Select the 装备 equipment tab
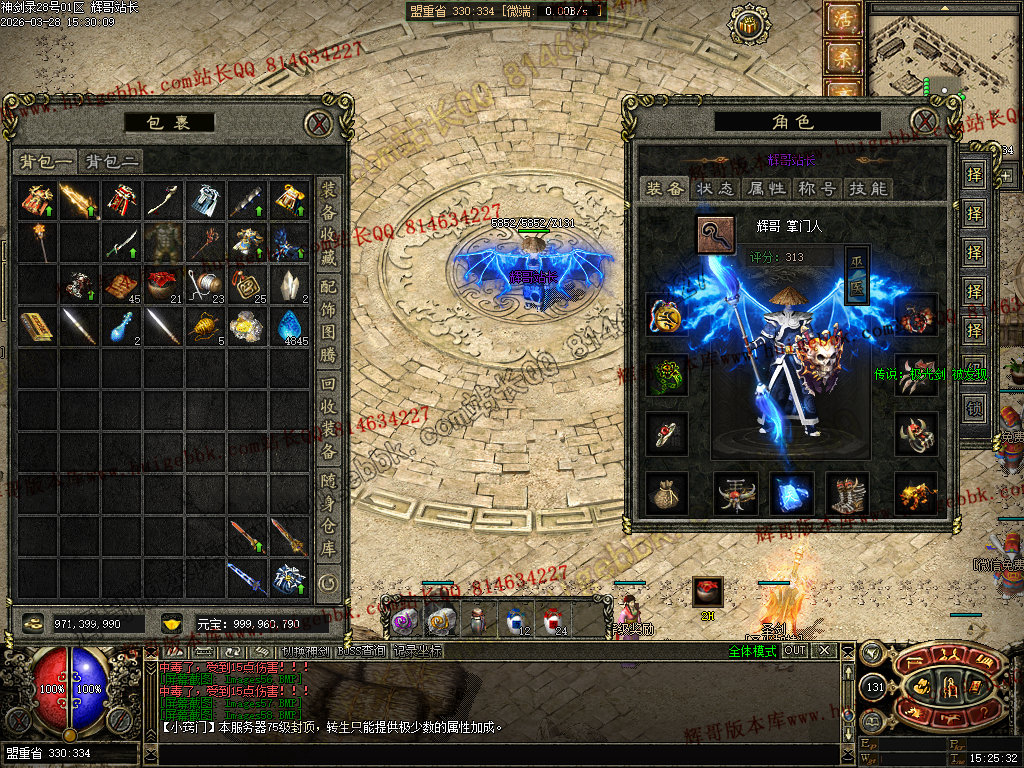Image resolution: width=1024 pixels, height=768 pixels. 663,188
